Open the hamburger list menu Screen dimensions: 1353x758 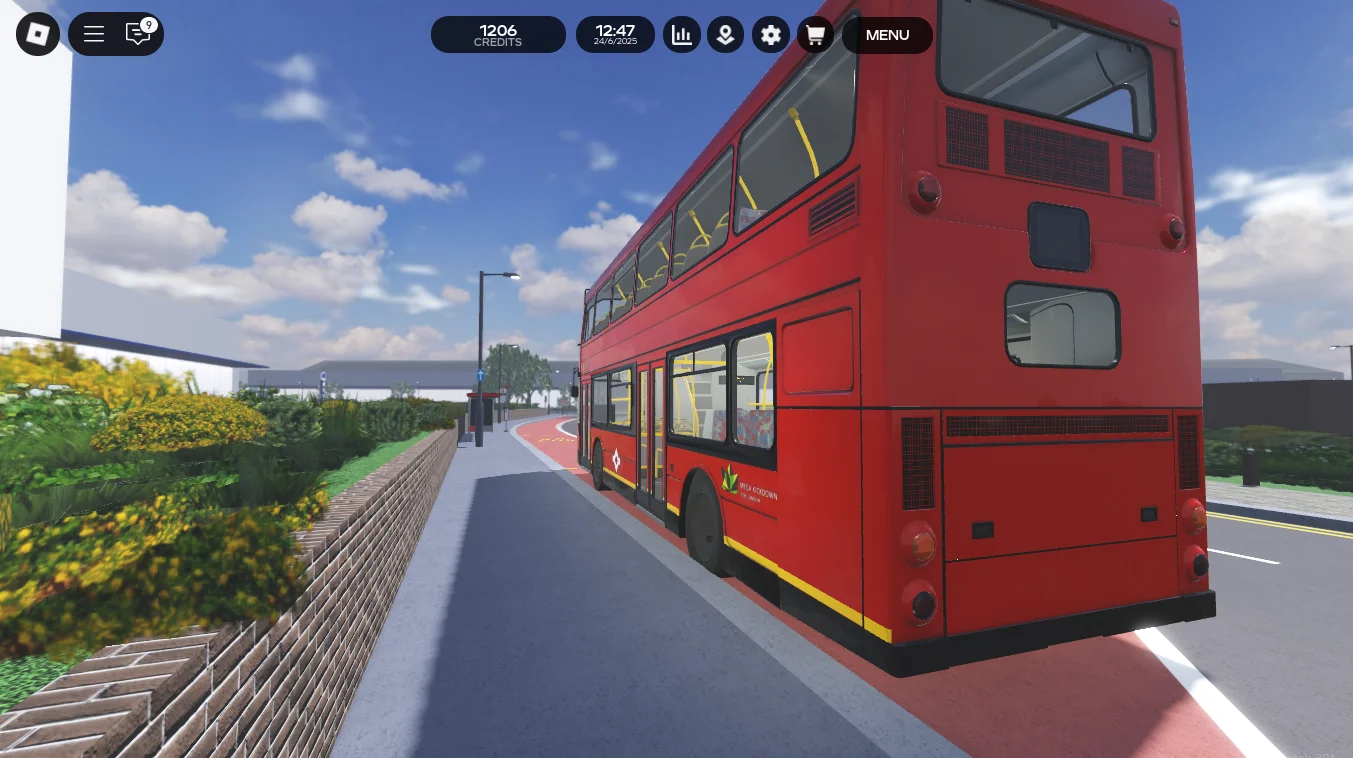[94, 35]
